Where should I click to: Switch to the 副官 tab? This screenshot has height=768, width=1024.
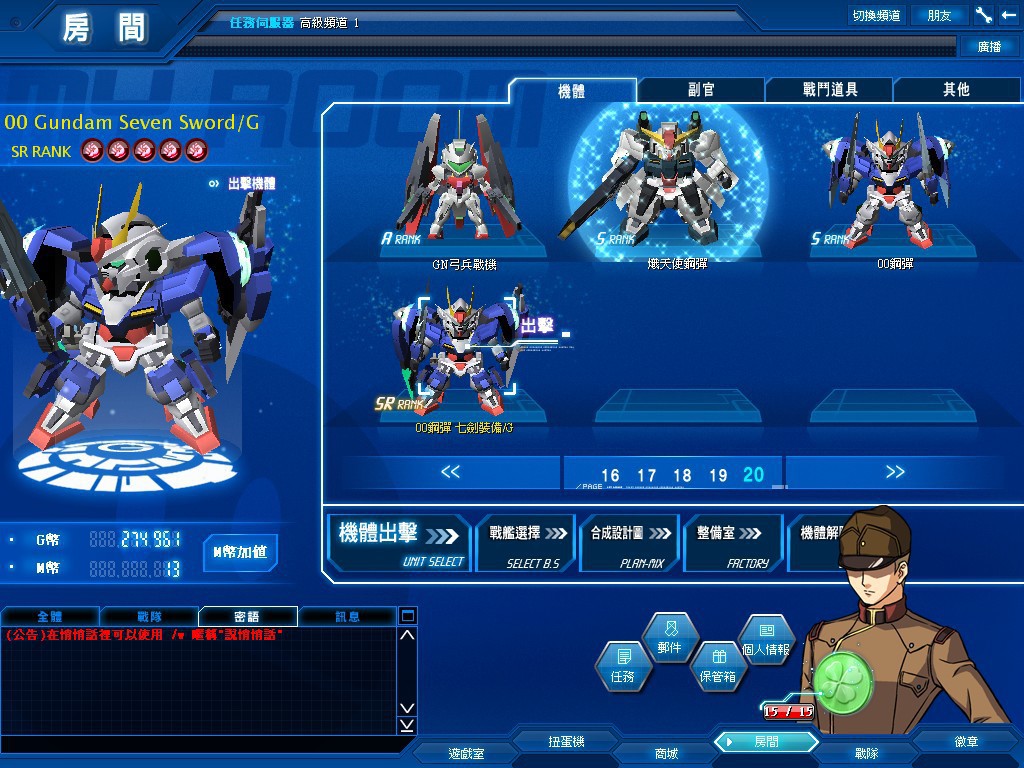(701, 90)
